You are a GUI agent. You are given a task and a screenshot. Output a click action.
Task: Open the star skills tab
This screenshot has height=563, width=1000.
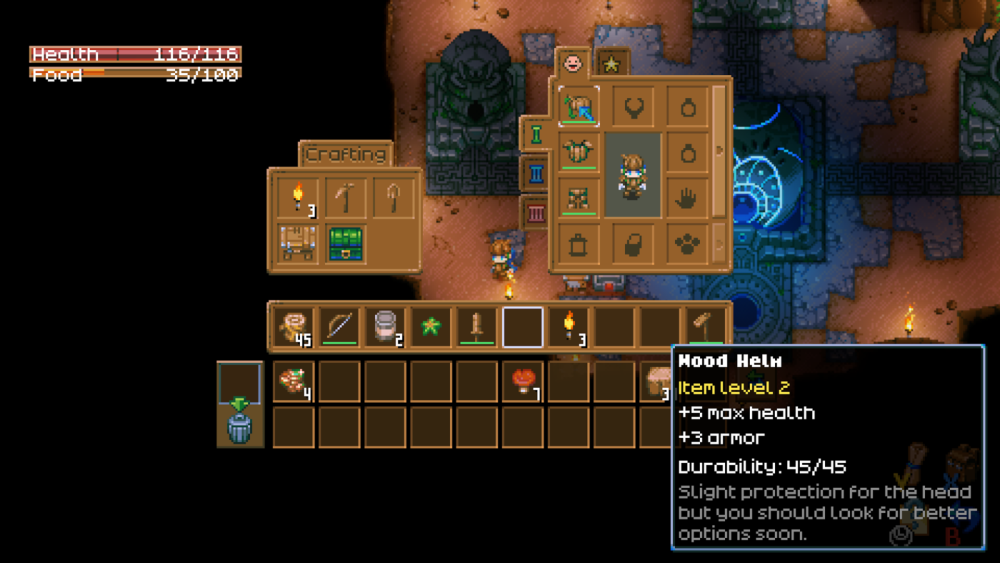[611, 65]
